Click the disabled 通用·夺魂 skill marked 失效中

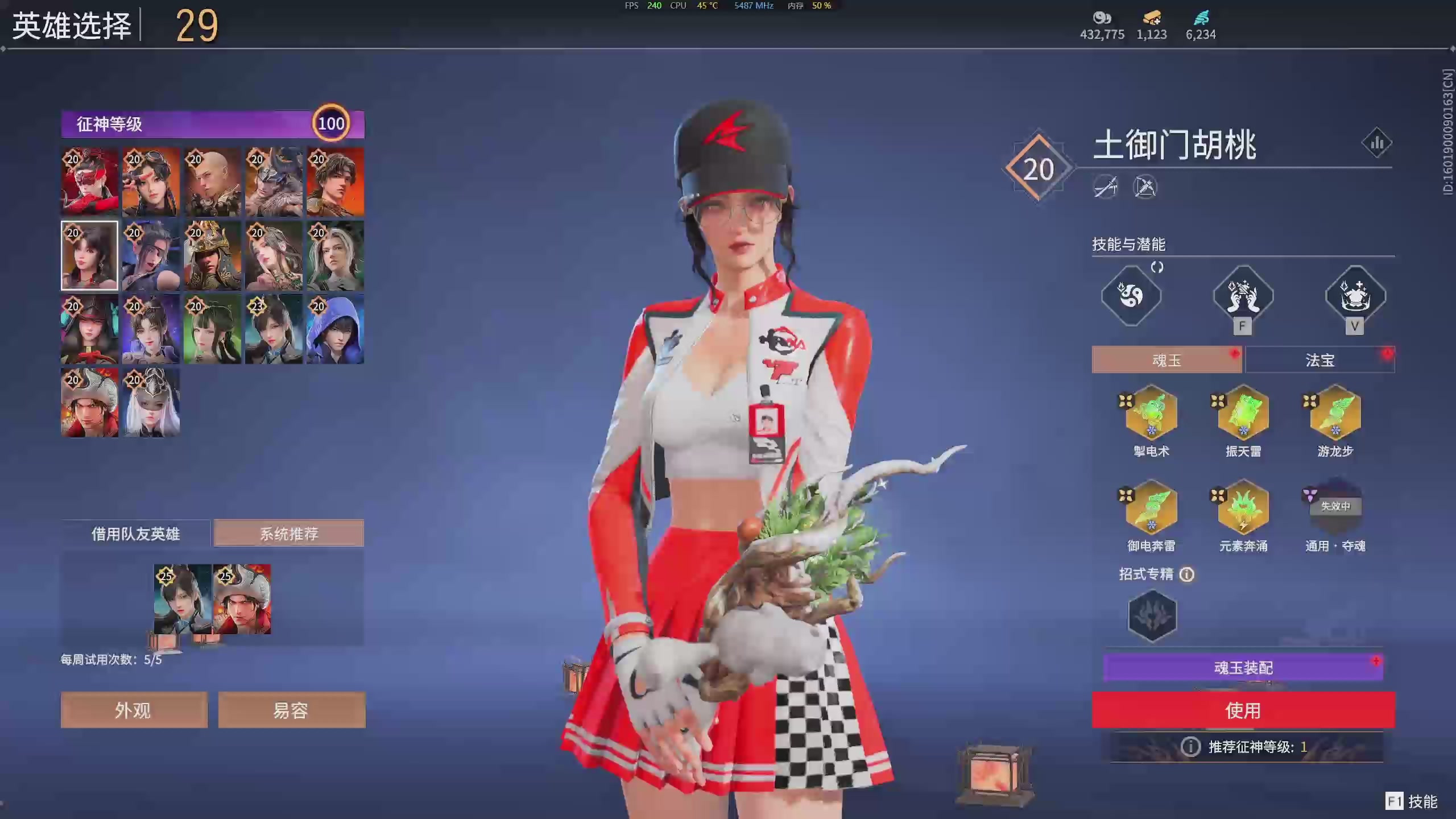coord(1335,510)
